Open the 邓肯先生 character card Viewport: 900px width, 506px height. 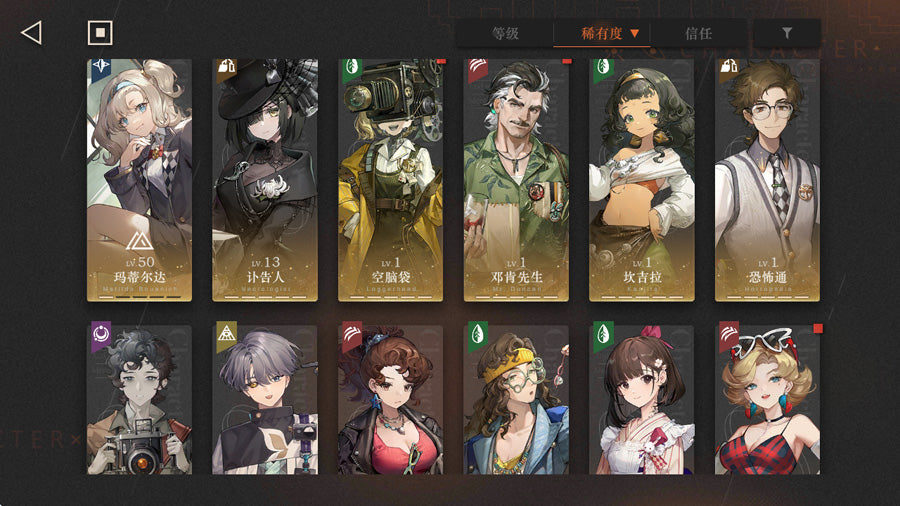coord(517,180)
